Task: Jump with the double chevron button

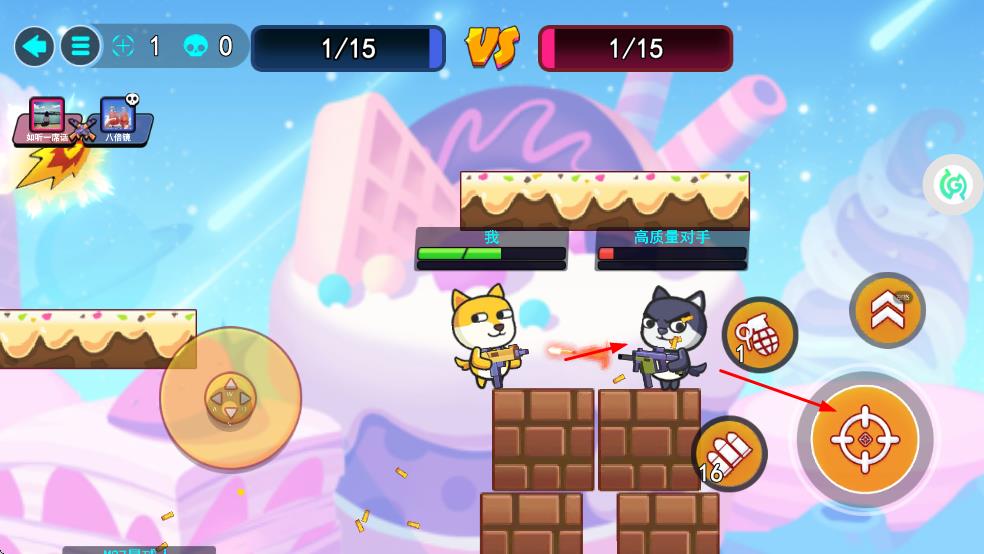Action: click(887, 311)
